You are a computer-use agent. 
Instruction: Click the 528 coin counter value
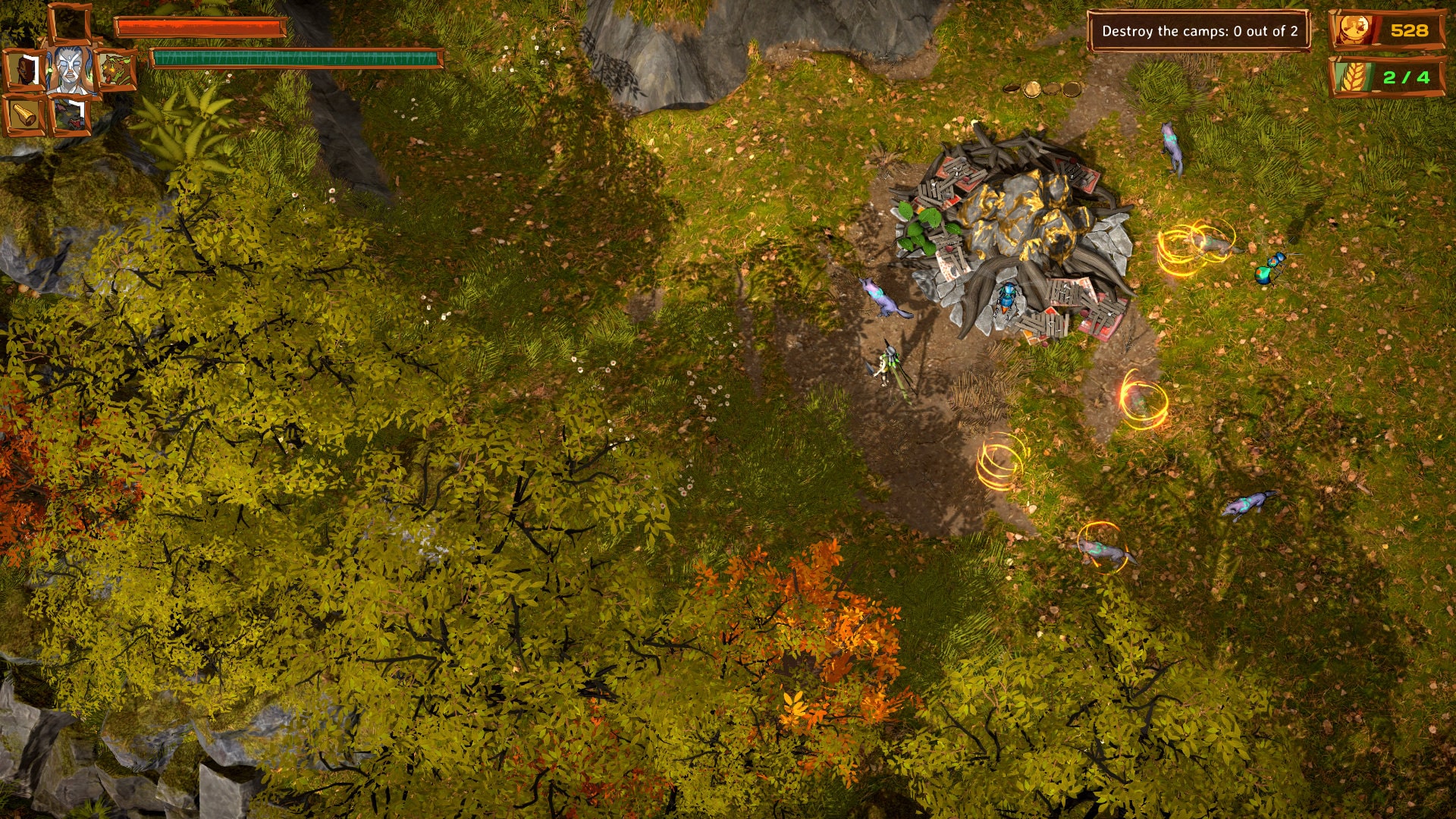coord(1409,31)
